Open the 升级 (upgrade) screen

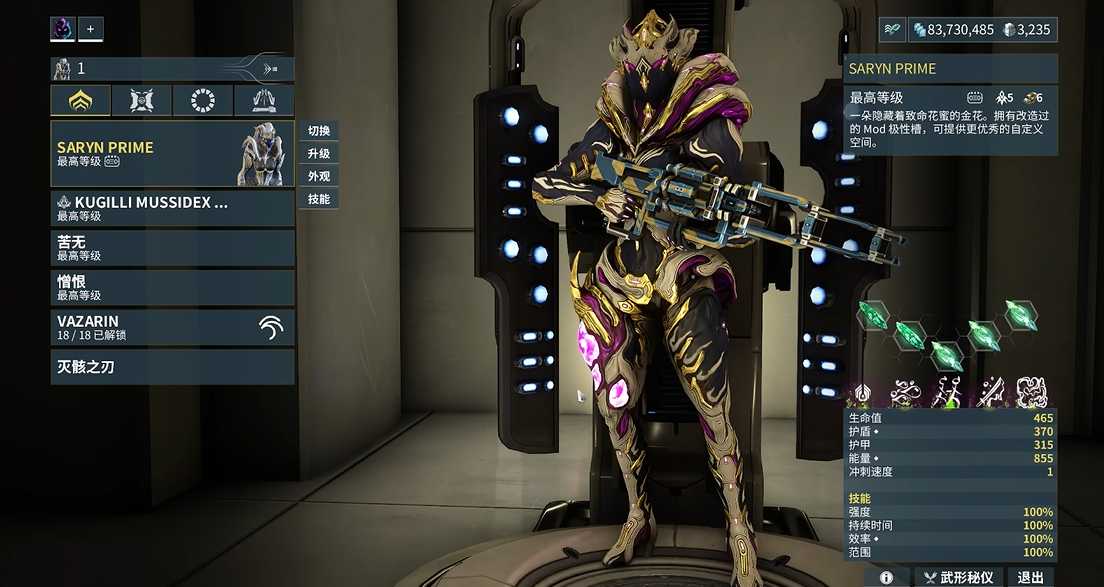coord(319,154)
